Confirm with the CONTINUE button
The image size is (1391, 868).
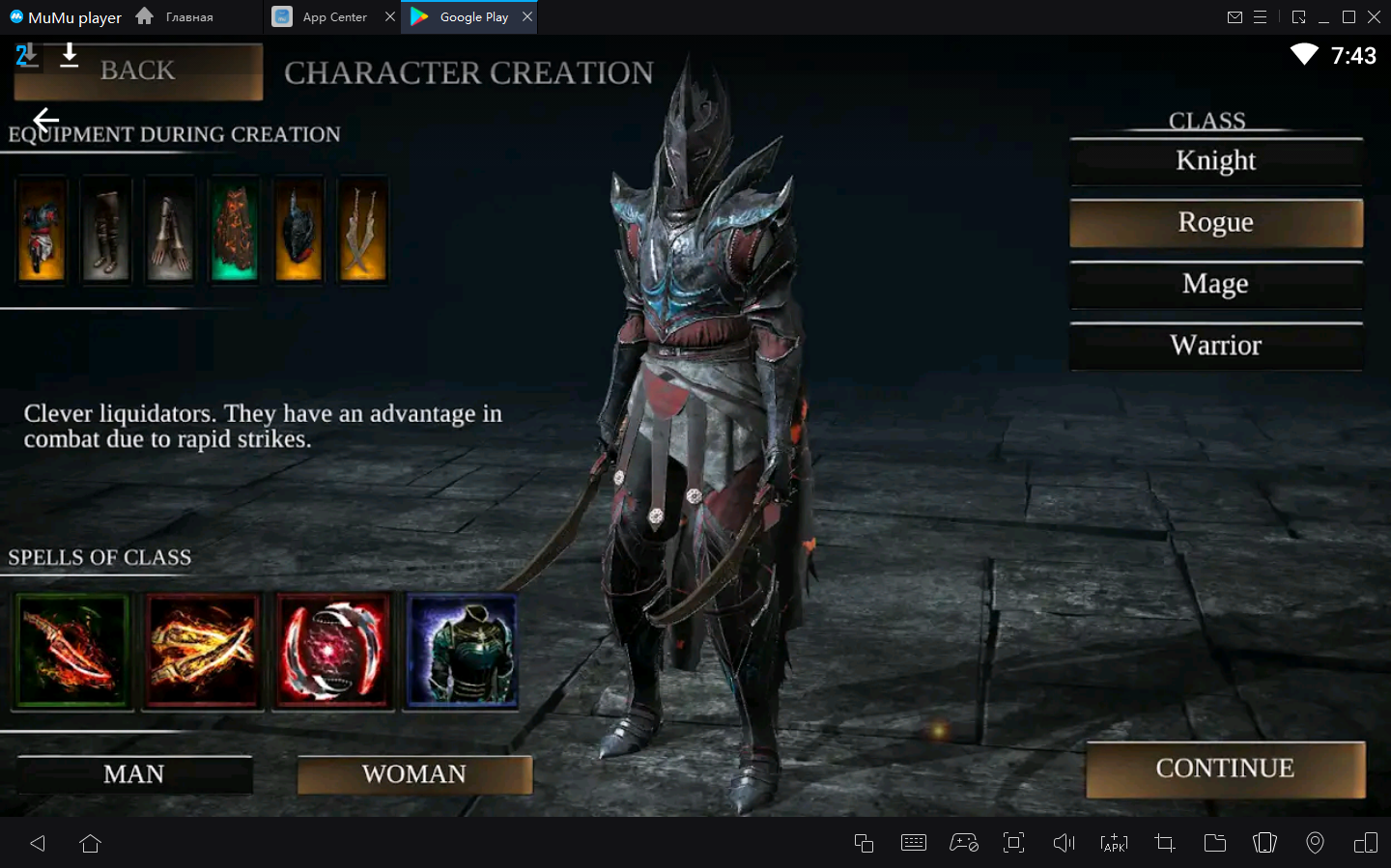click(x=1225, y=770)
